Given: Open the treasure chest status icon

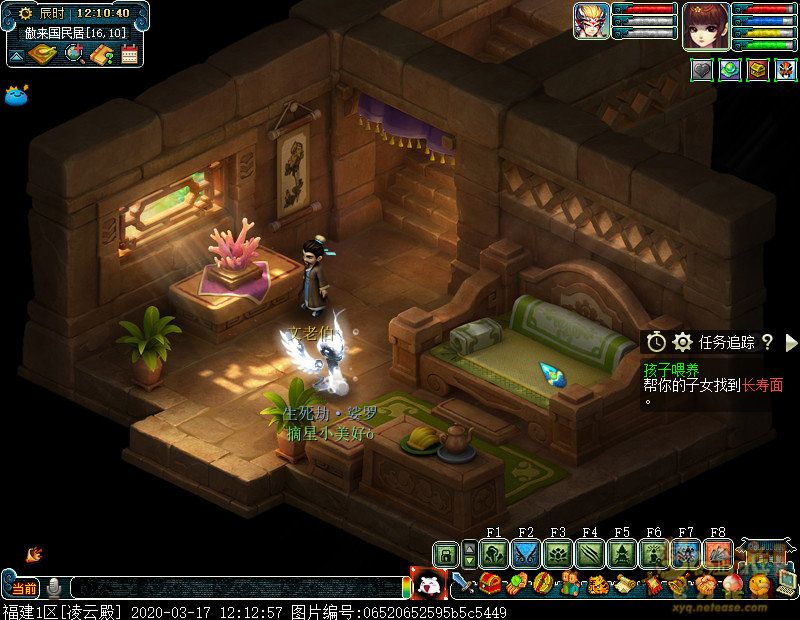Looking at the screenshot, I should click(x=757, y=70).
